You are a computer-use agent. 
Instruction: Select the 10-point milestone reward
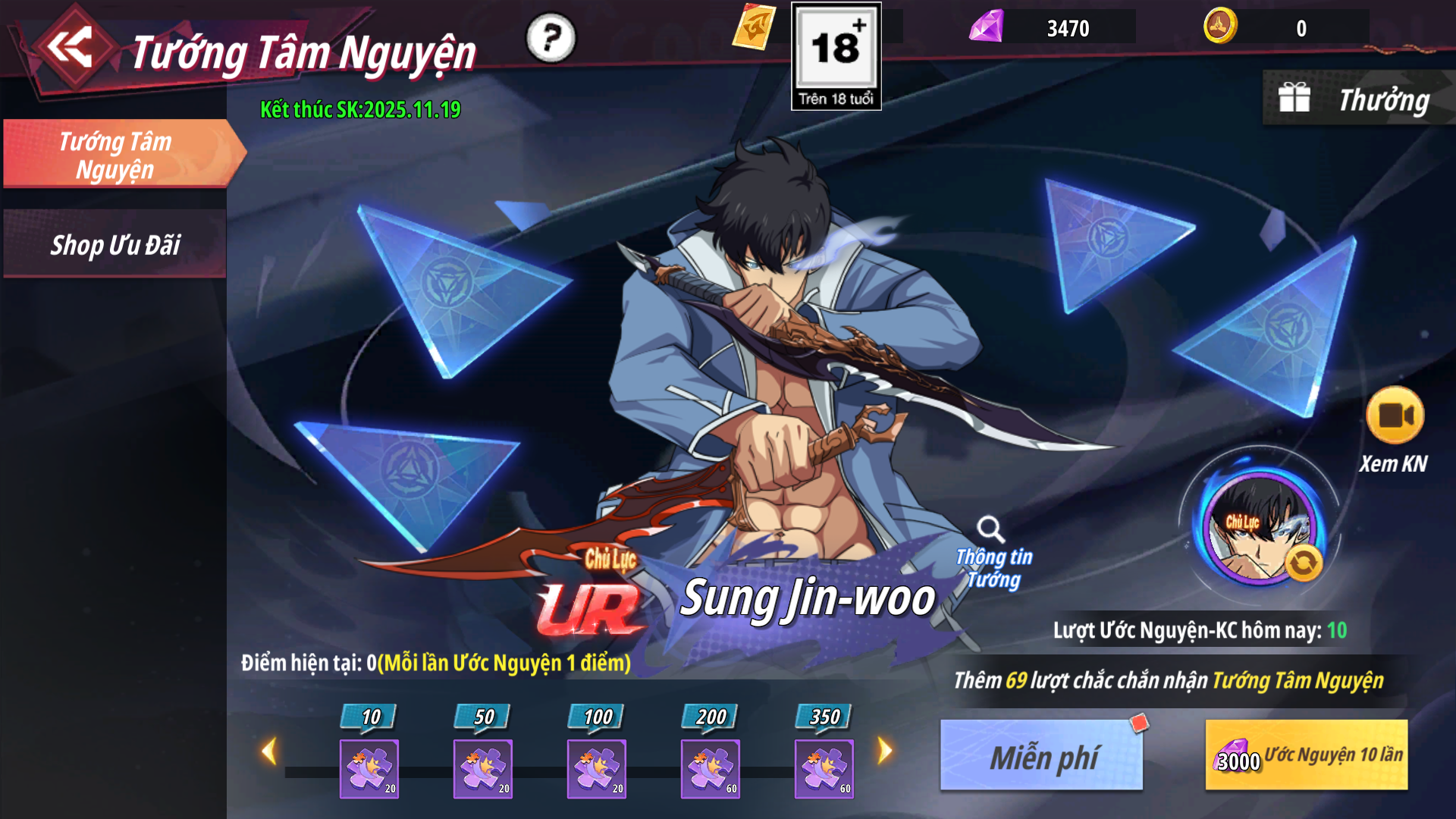(369, 767)
